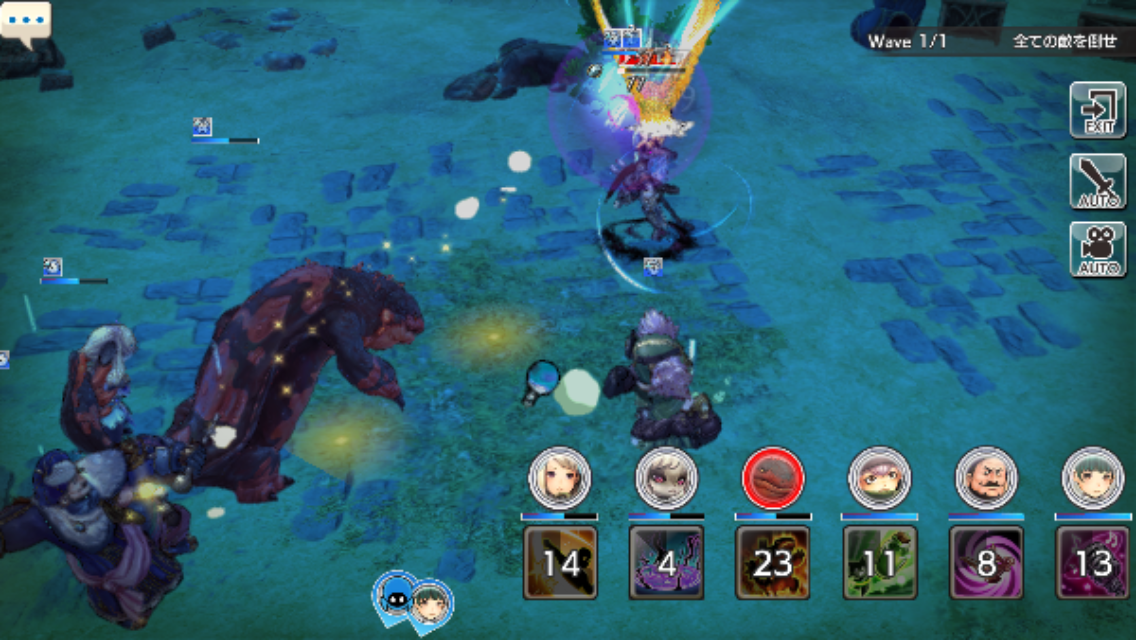The height and width of the screenshot is (640, 1136).
Task: Select the pale white-haired character portrait
Action: [666, 478]
